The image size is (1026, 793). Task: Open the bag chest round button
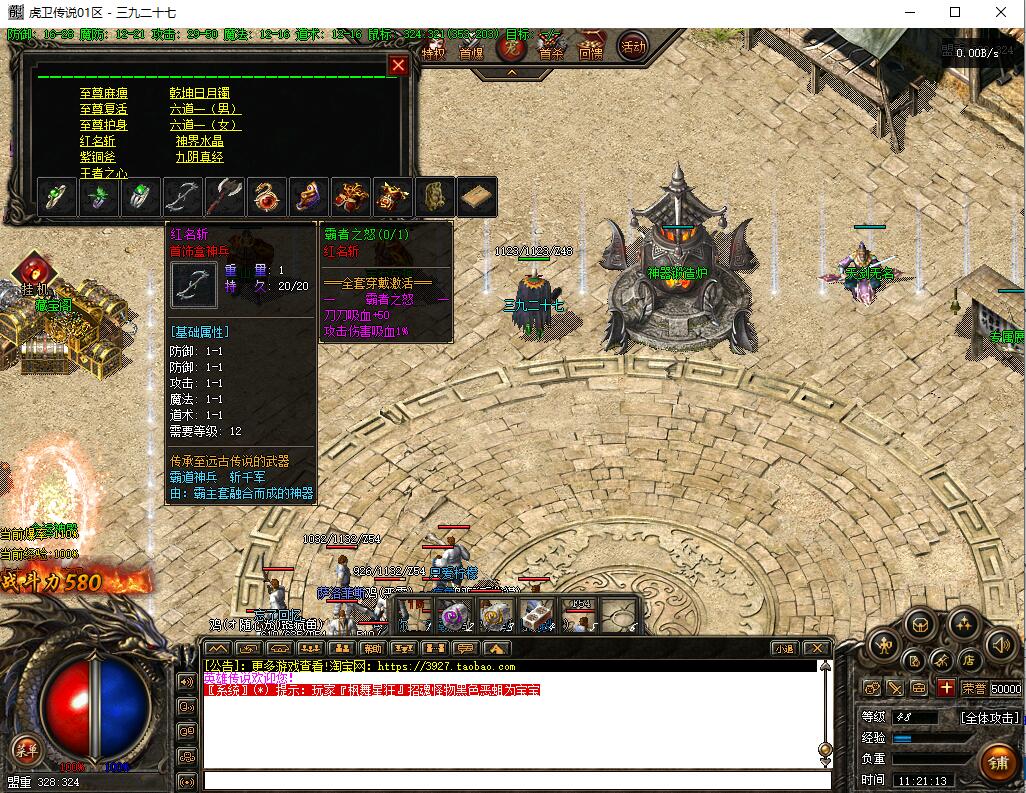pyautogui.click(x=918, y=624)
